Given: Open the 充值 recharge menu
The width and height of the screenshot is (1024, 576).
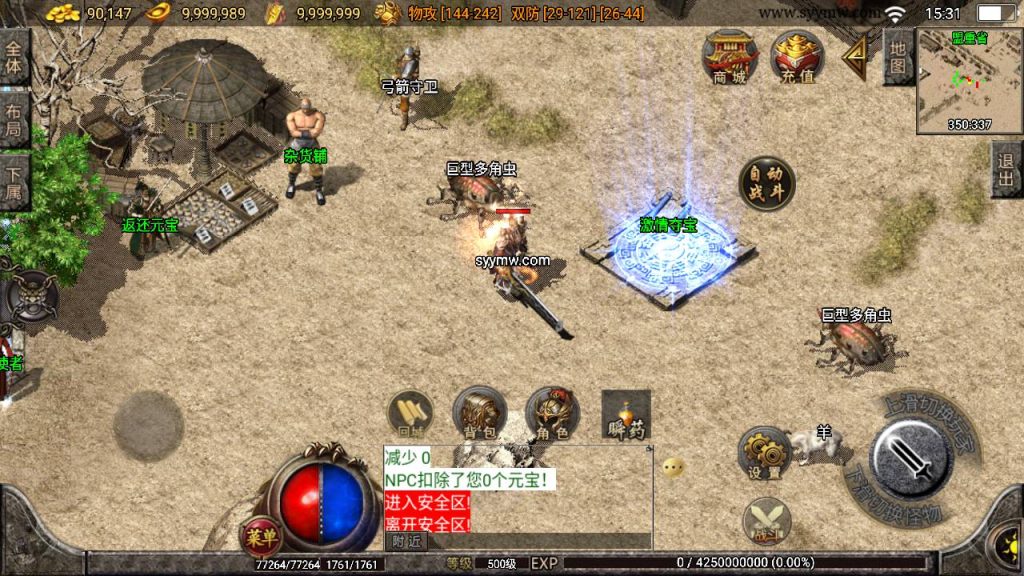Looking at the screenshot, I should (x=798, y=58).
